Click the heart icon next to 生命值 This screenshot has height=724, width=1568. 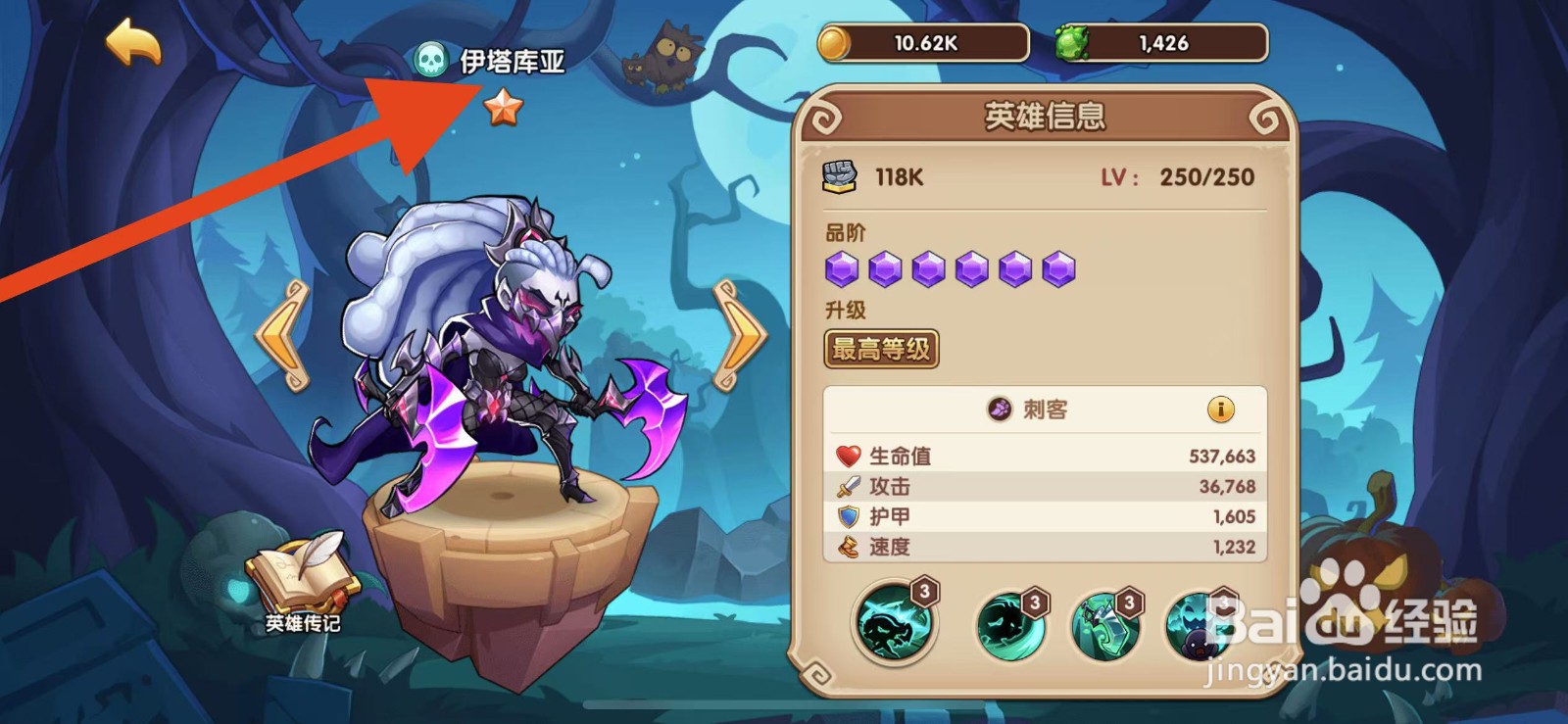[845, 454]
